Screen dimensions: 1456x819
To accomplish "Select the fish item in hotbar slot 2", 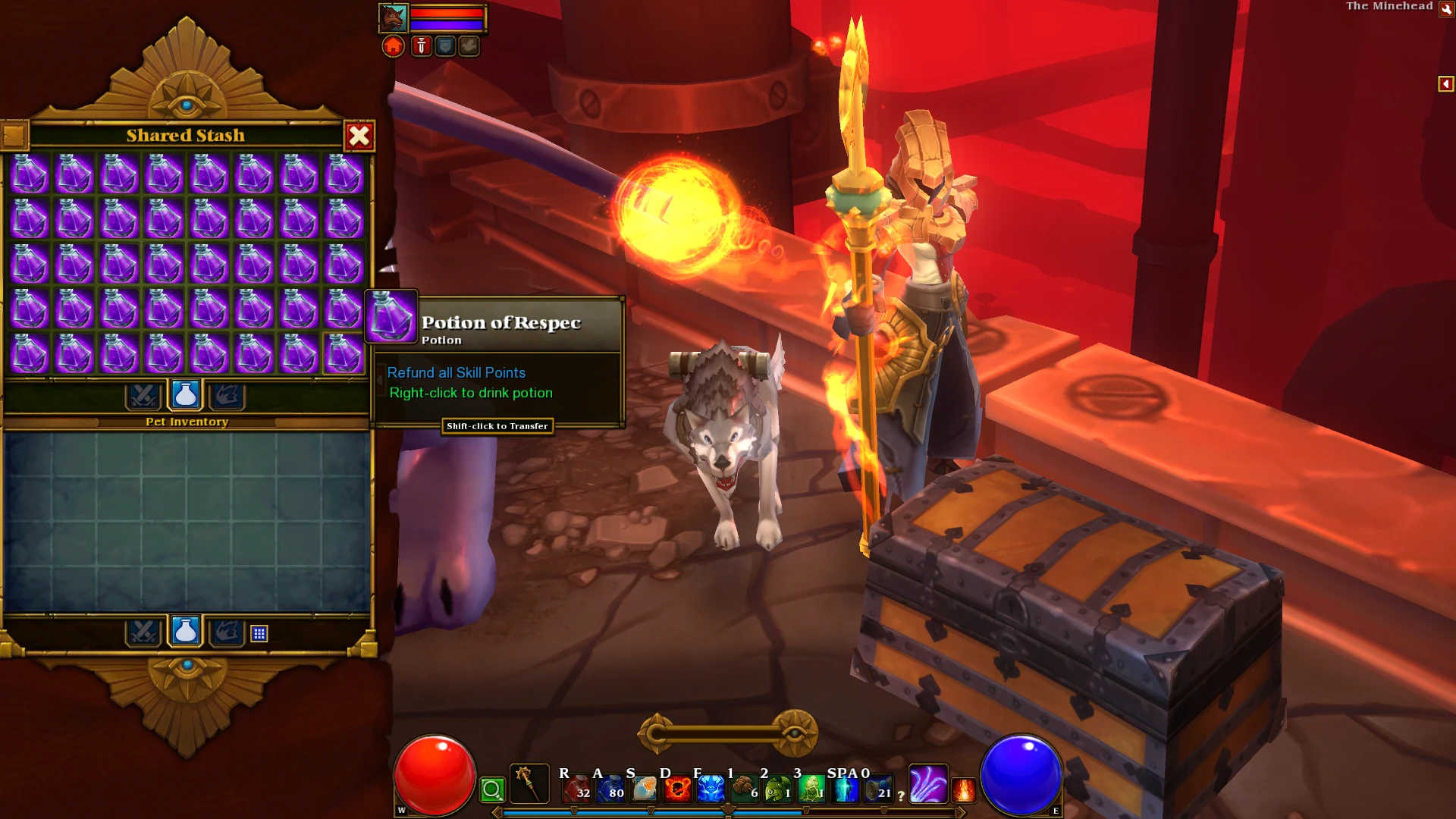I will 777,789.
